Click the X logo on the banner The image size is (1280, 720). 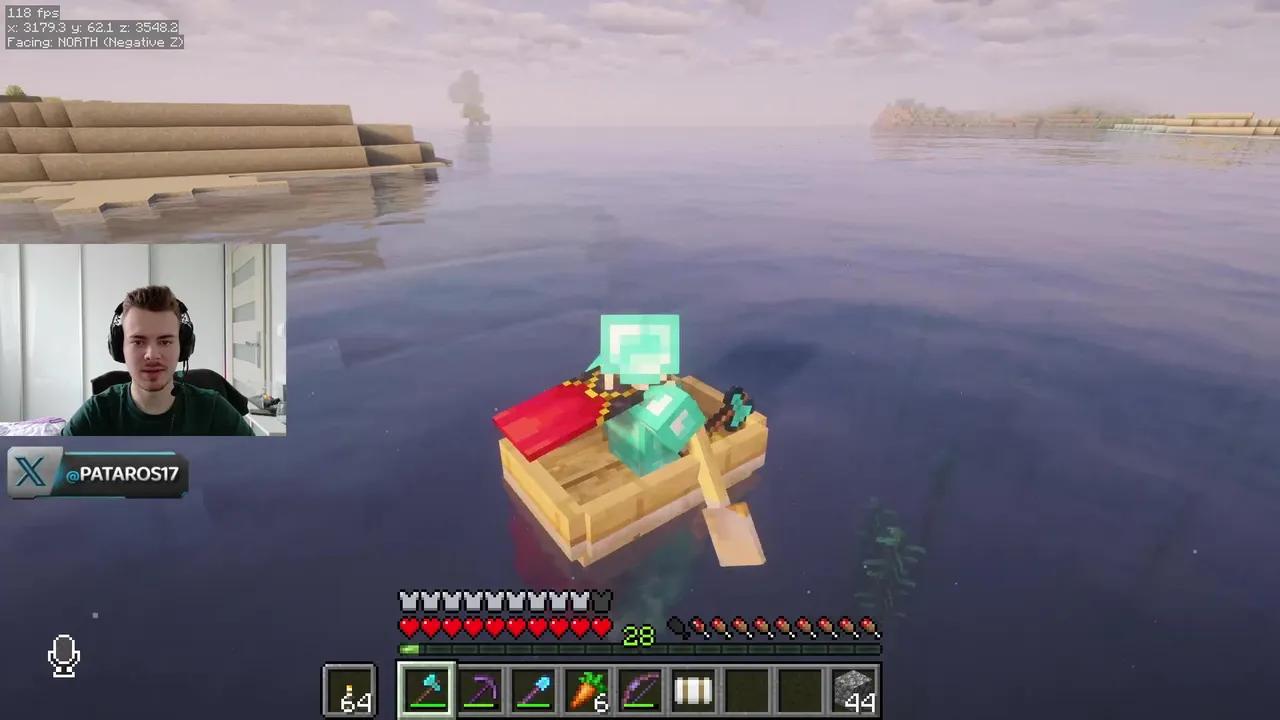pos(30,473)
